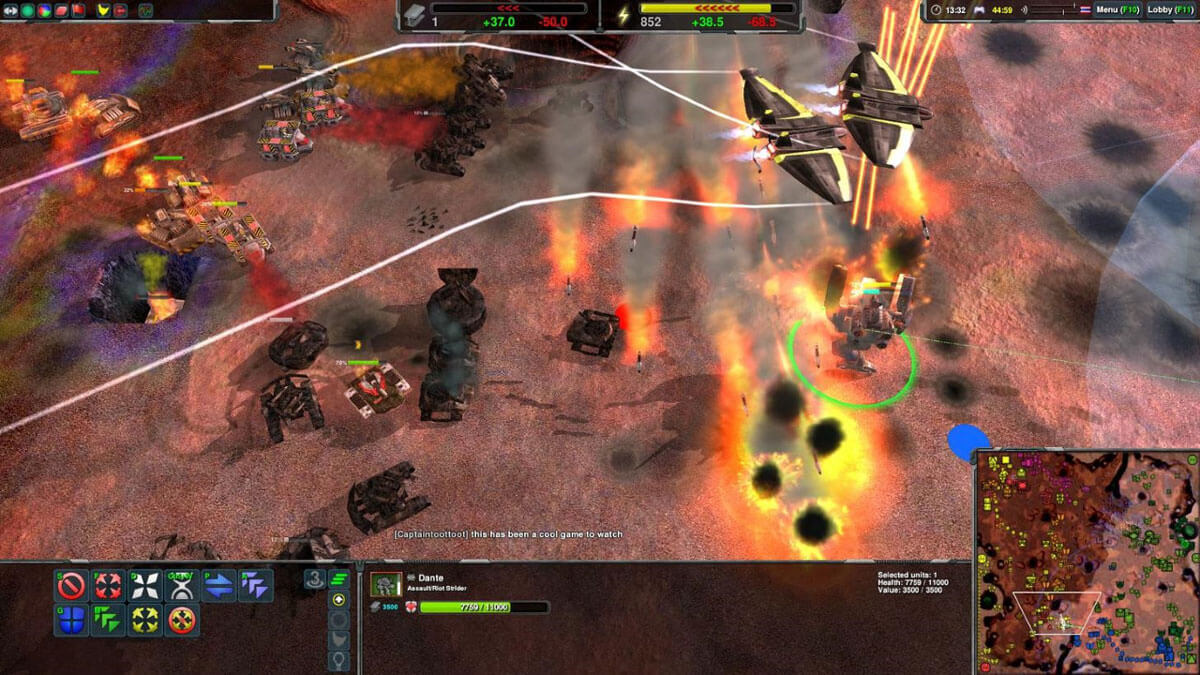This screenshot has height=675, width=1200.
Task: Click the battlefield minimap
Action: click(1086, 561)
